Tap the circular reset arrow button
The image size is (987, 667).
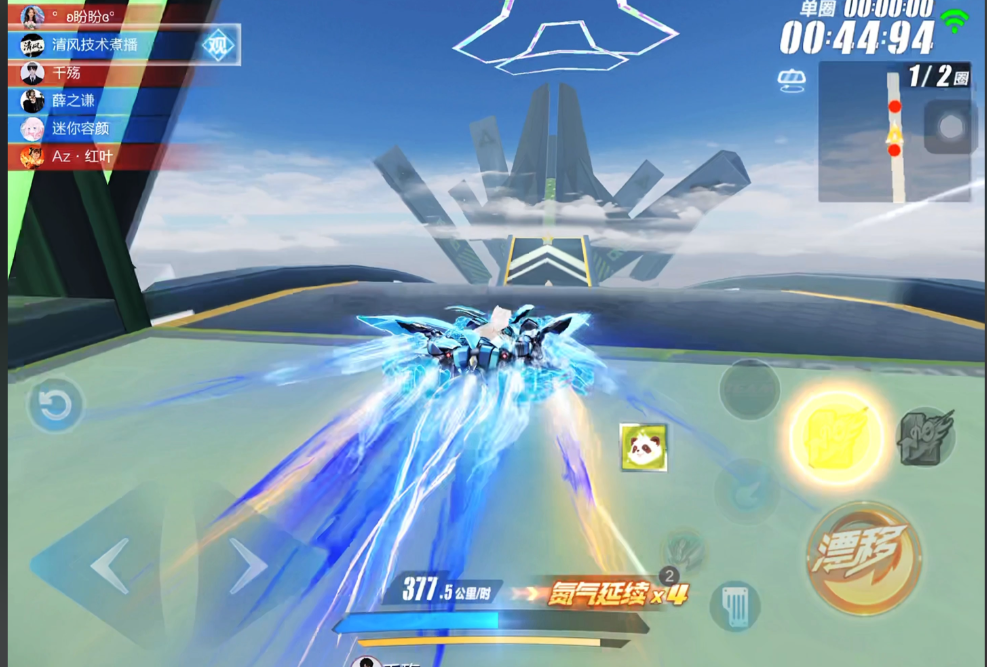click(55, 405)
